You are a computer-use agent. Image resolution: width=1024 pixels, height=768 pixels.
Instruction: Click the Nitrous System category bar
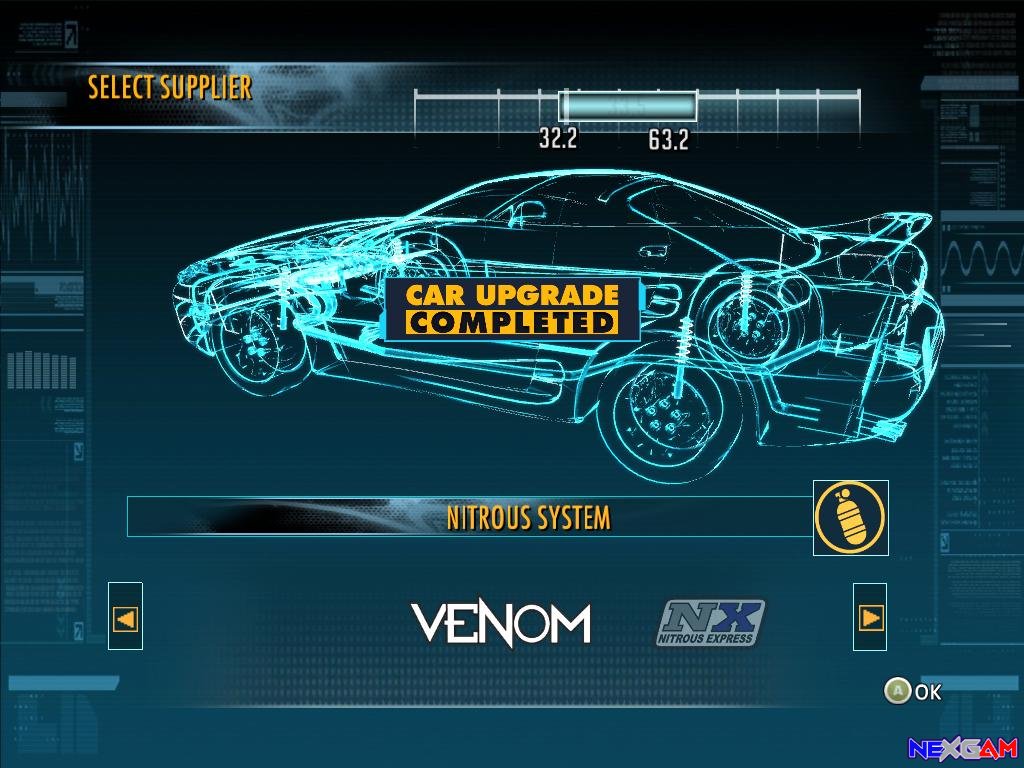point(470,517)
